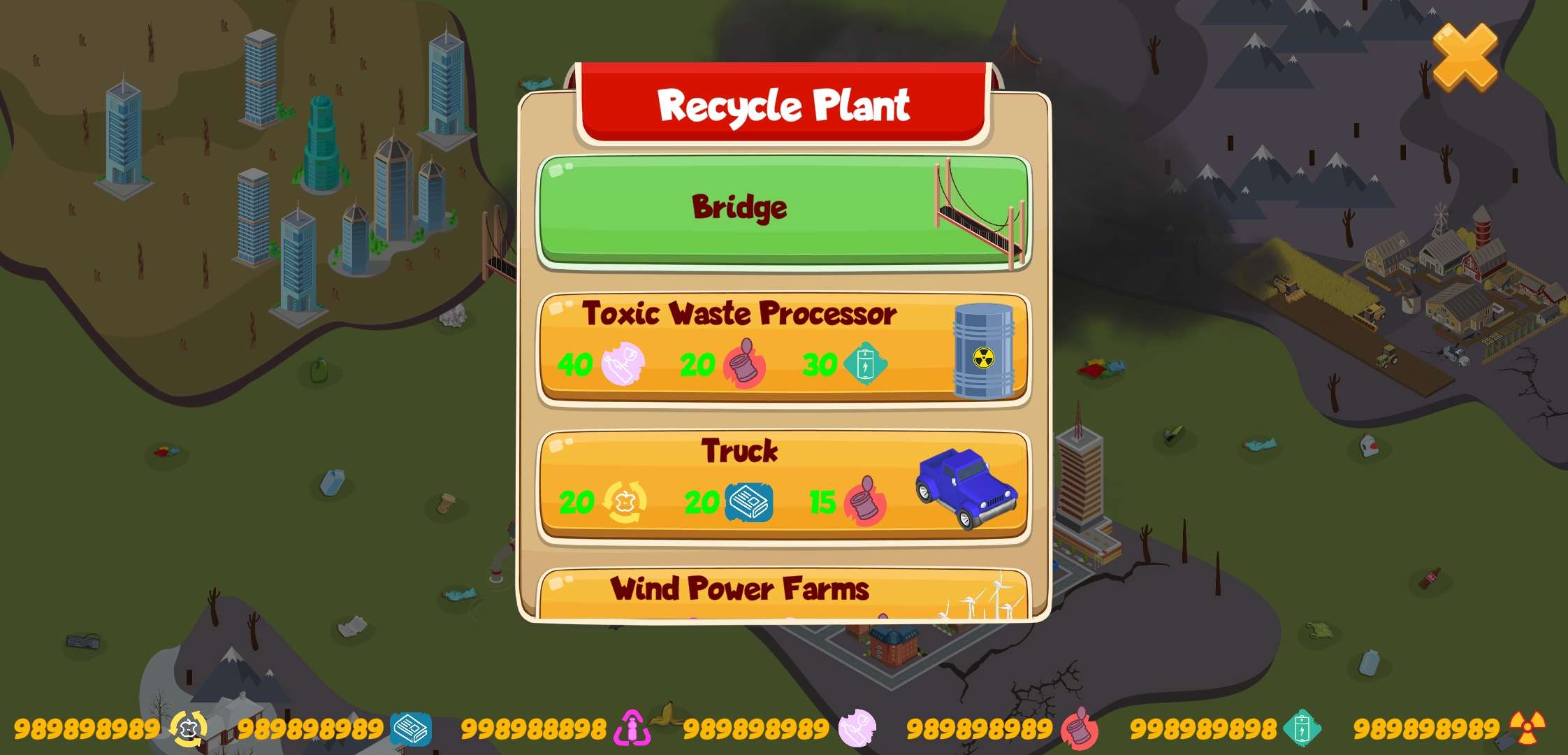Choose the Wind Power Farms option
Viewport: 1568px width, 755px height.
(783, 593)
